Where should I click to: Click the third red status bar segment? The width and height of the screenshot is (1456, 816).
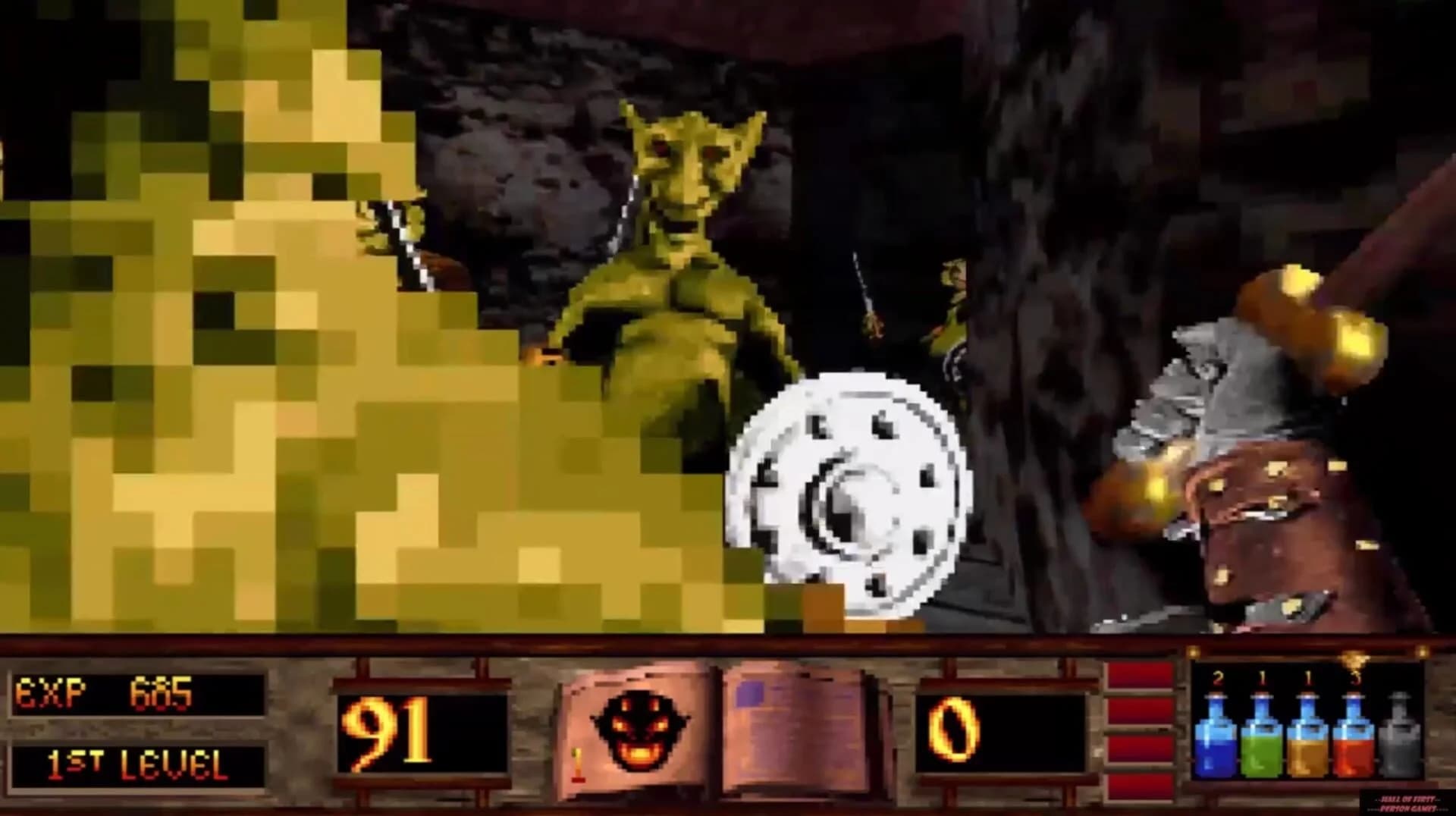(1137, 751)
